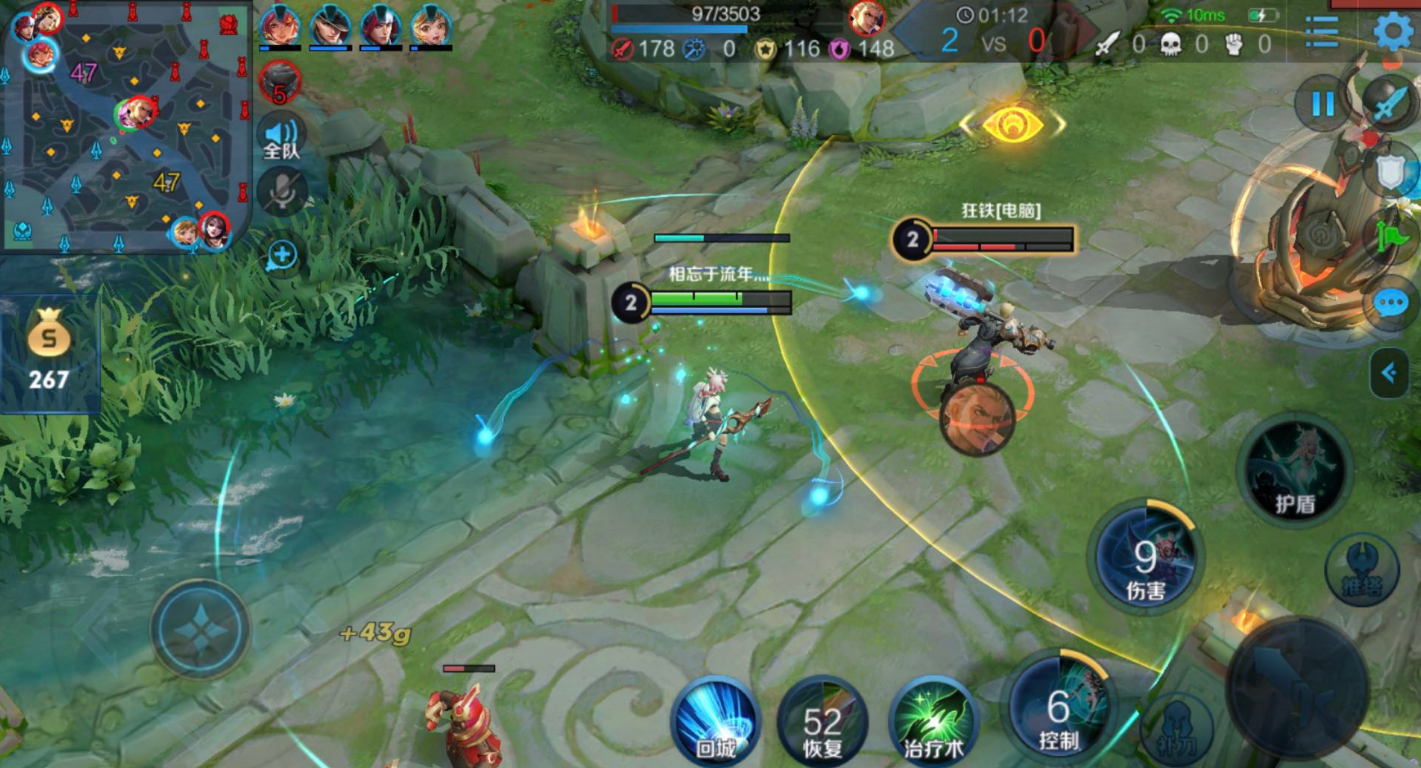Toggle the muted microphone button
The width and height of the screenshot is (1421, 768).
click(x=282, y=192)
